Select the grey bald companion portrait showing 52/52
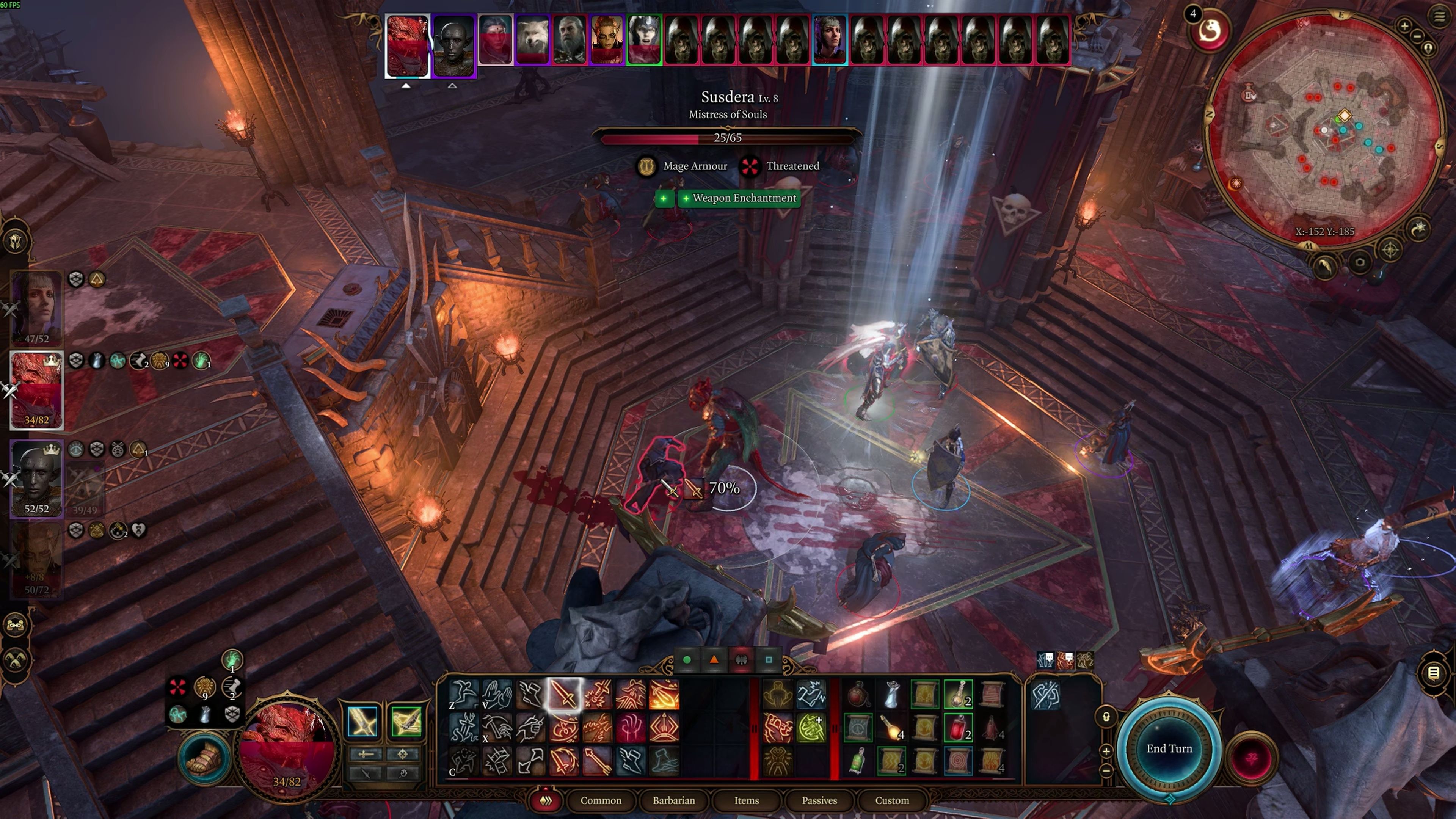This screenshot has width=1456, height=819. 37,478
